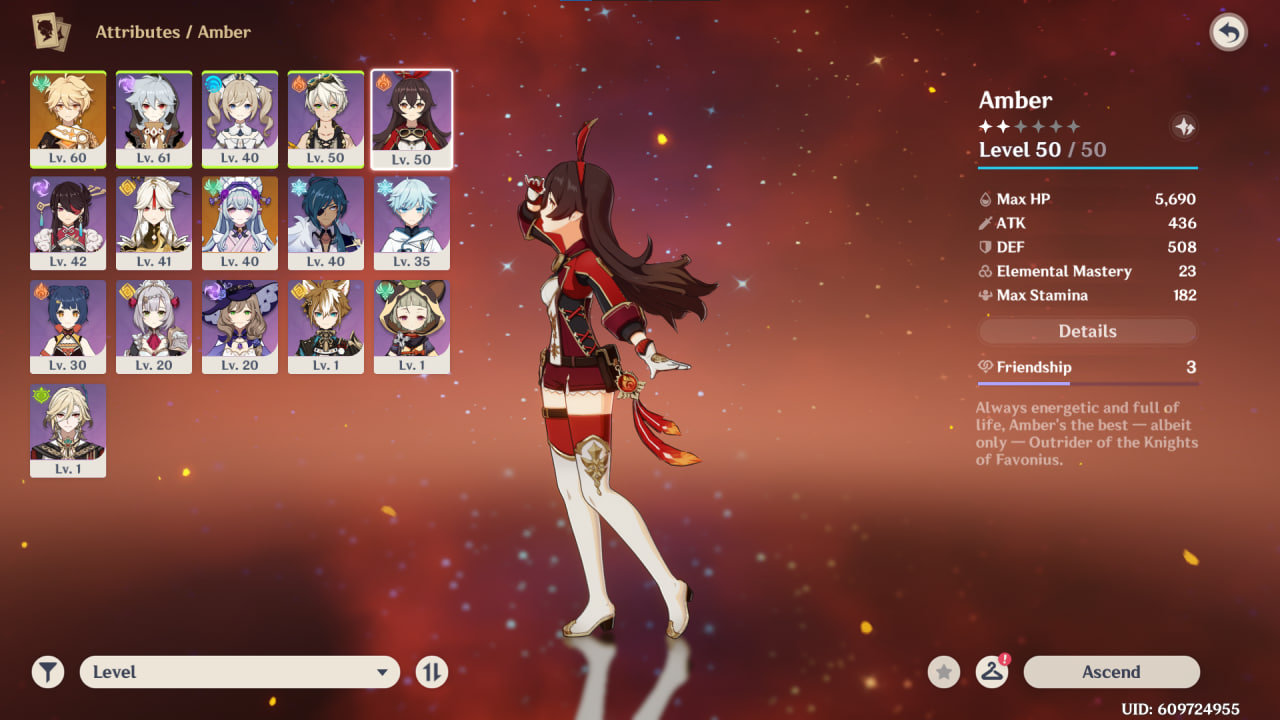Open the outfit hanger icon
Image resolution: width=1280 pixels, height=720 pixels.
pos(991,672)
